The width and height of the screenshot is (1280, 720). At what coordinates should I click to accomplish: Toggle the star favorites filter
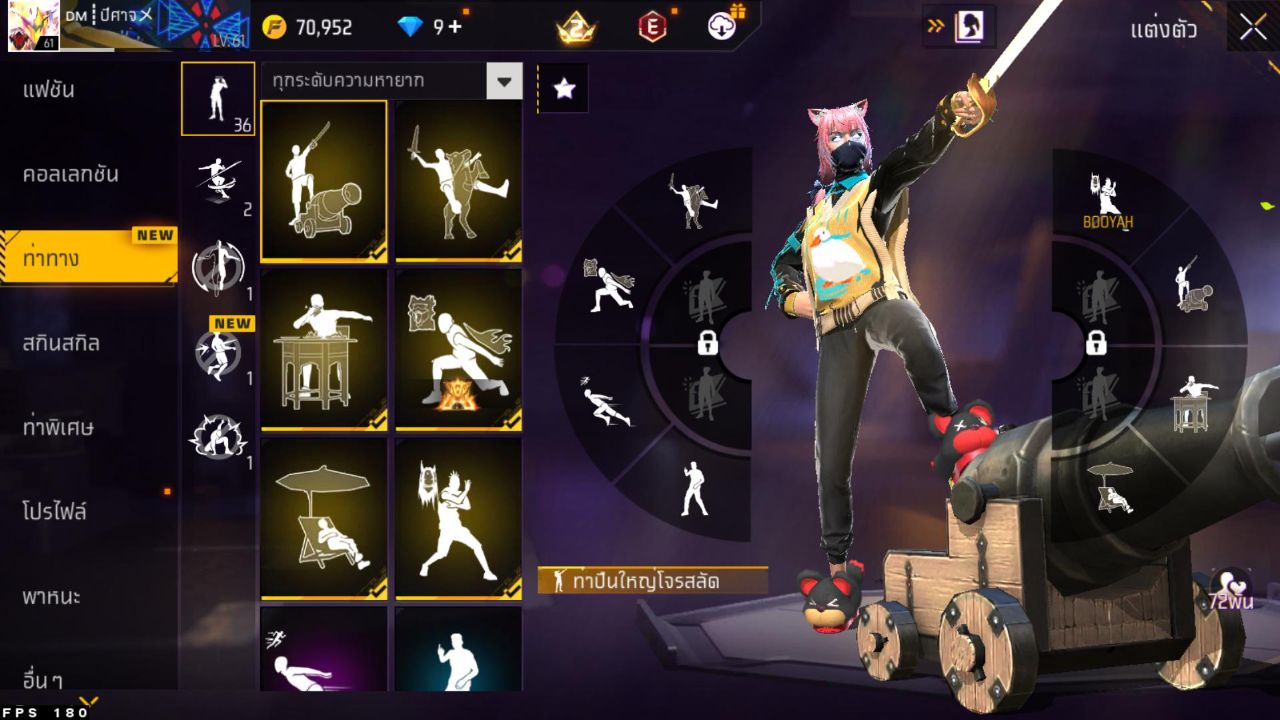pyautogui.click(x=565, y=88)
